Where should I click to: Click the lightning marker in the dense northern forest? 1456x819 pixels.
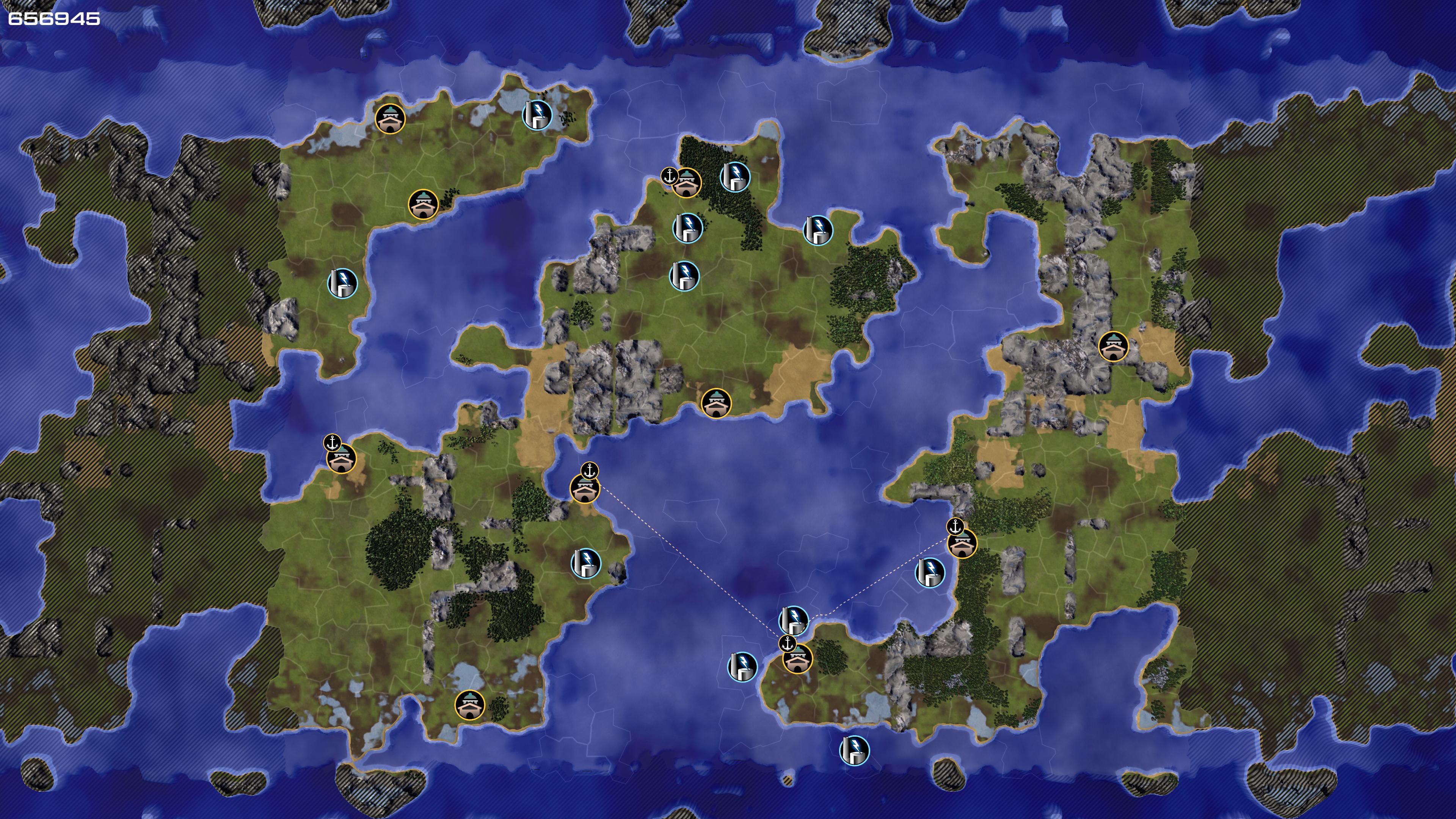click(x=734, y=177)
